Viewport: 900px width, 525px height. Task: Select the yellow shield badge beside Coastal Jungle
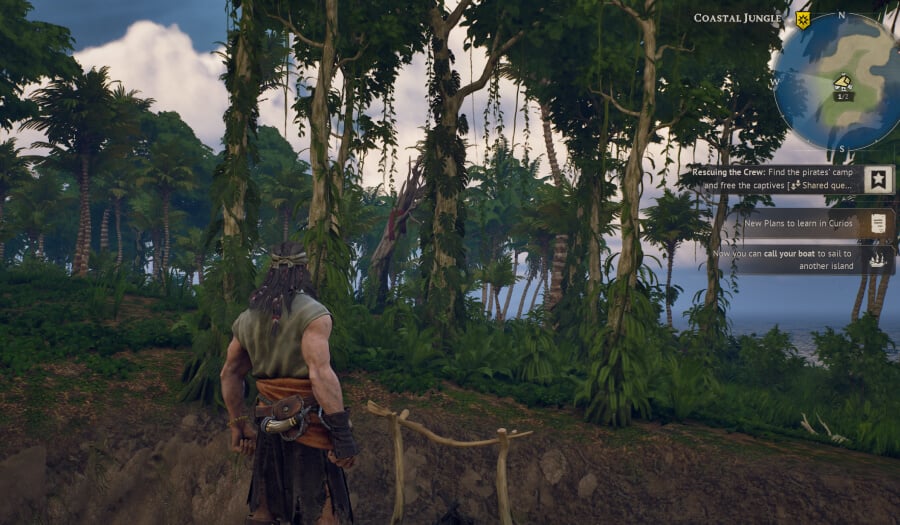tap(803, 19)
